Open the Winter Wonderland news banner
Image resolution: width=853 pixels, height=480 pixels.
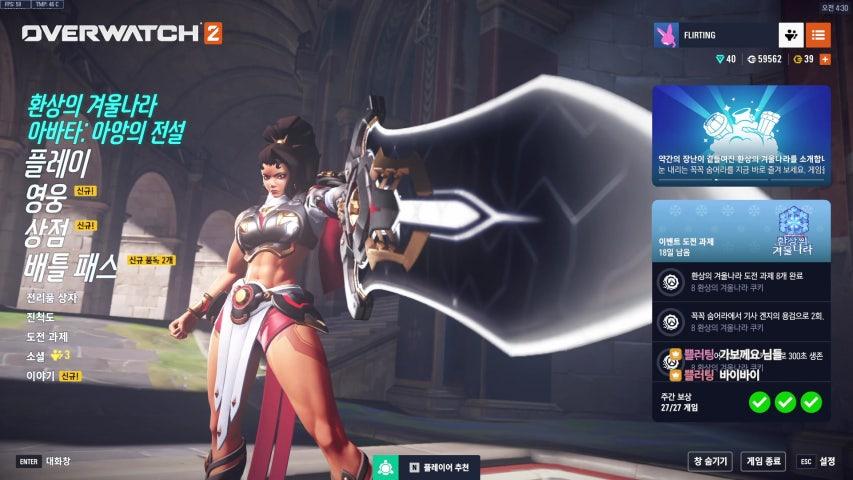(x=741, y=135)
